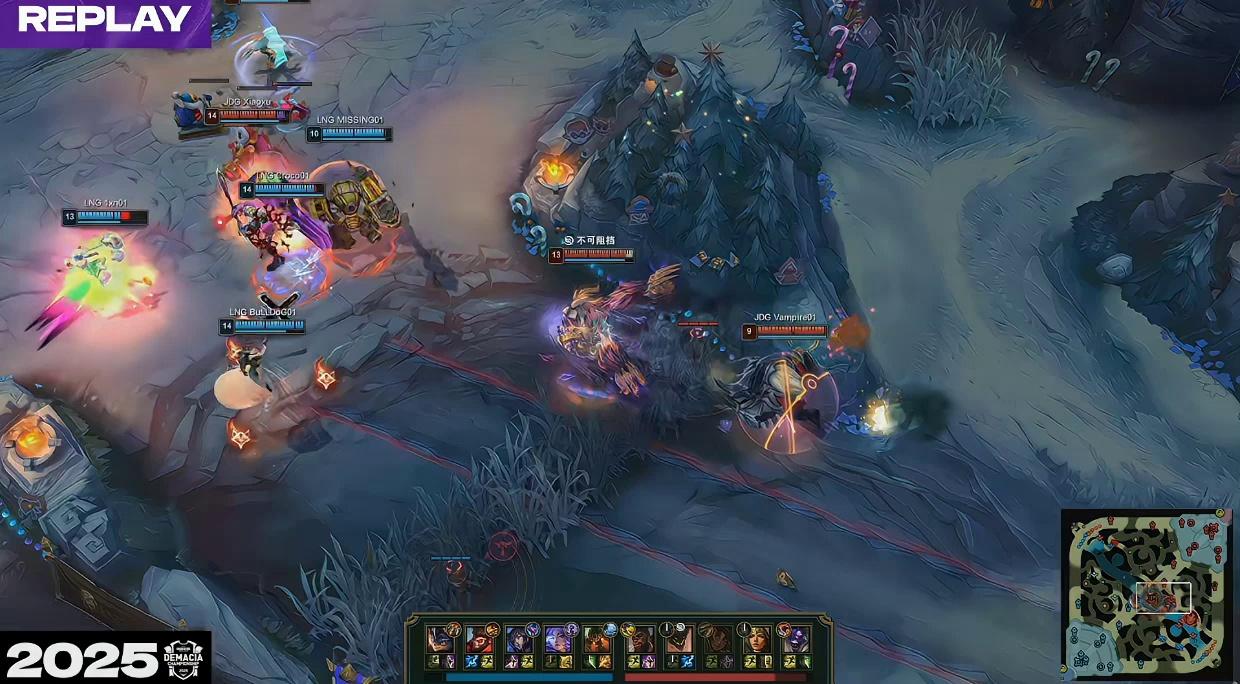The image size is (1240, 684).
Task: Select the blonde woman champion portrait
Action: coord(756,640)
